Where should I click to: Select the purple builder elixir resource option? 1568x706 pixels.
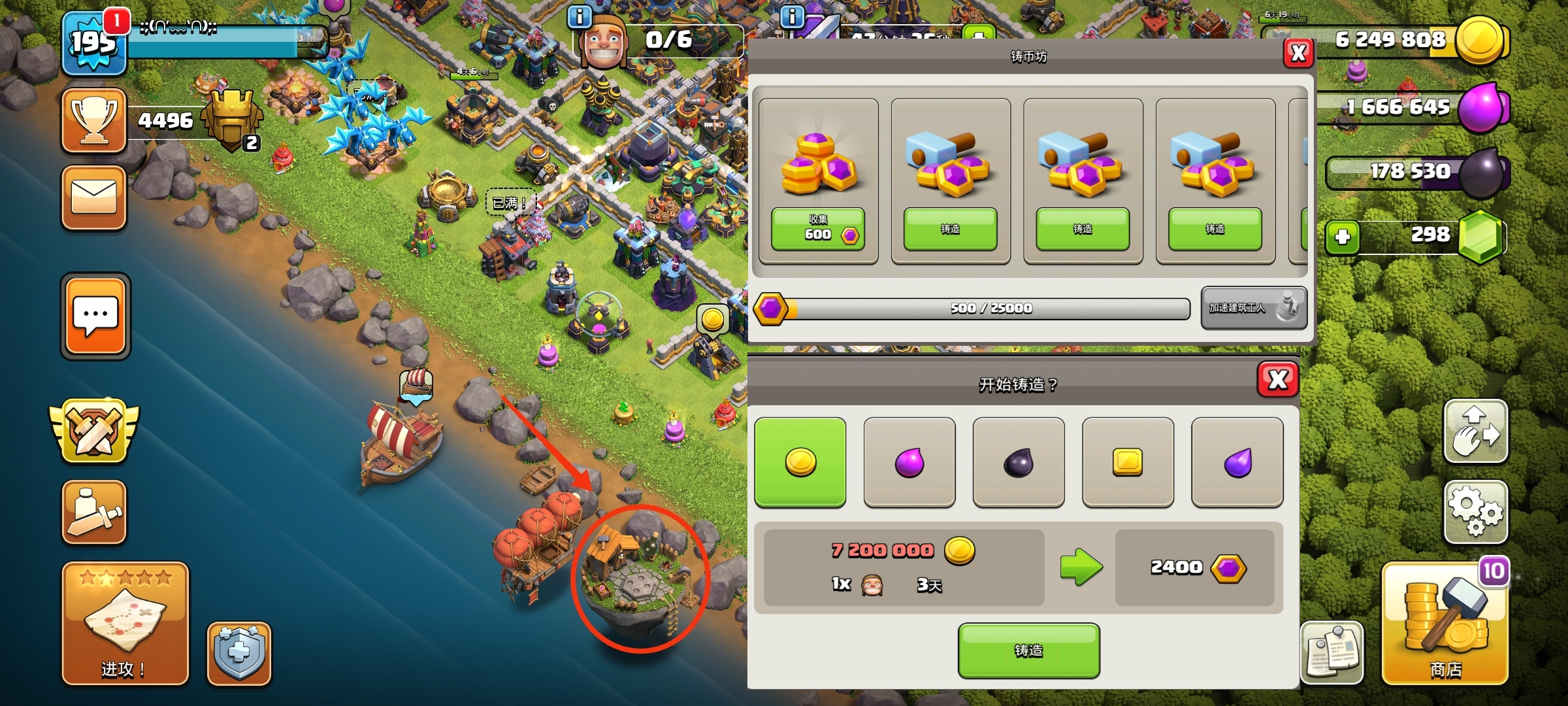[x=1237, y=463]
